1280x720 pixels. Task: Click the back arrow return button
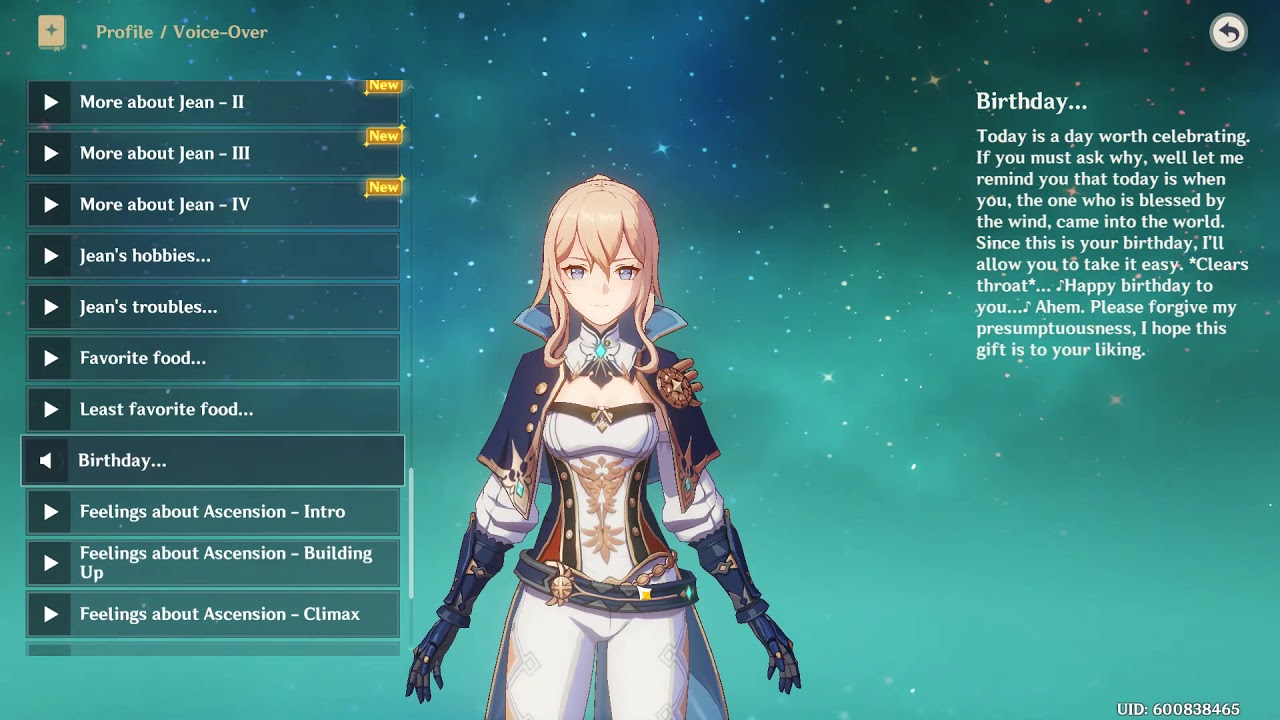click(x=1228, y=32)
